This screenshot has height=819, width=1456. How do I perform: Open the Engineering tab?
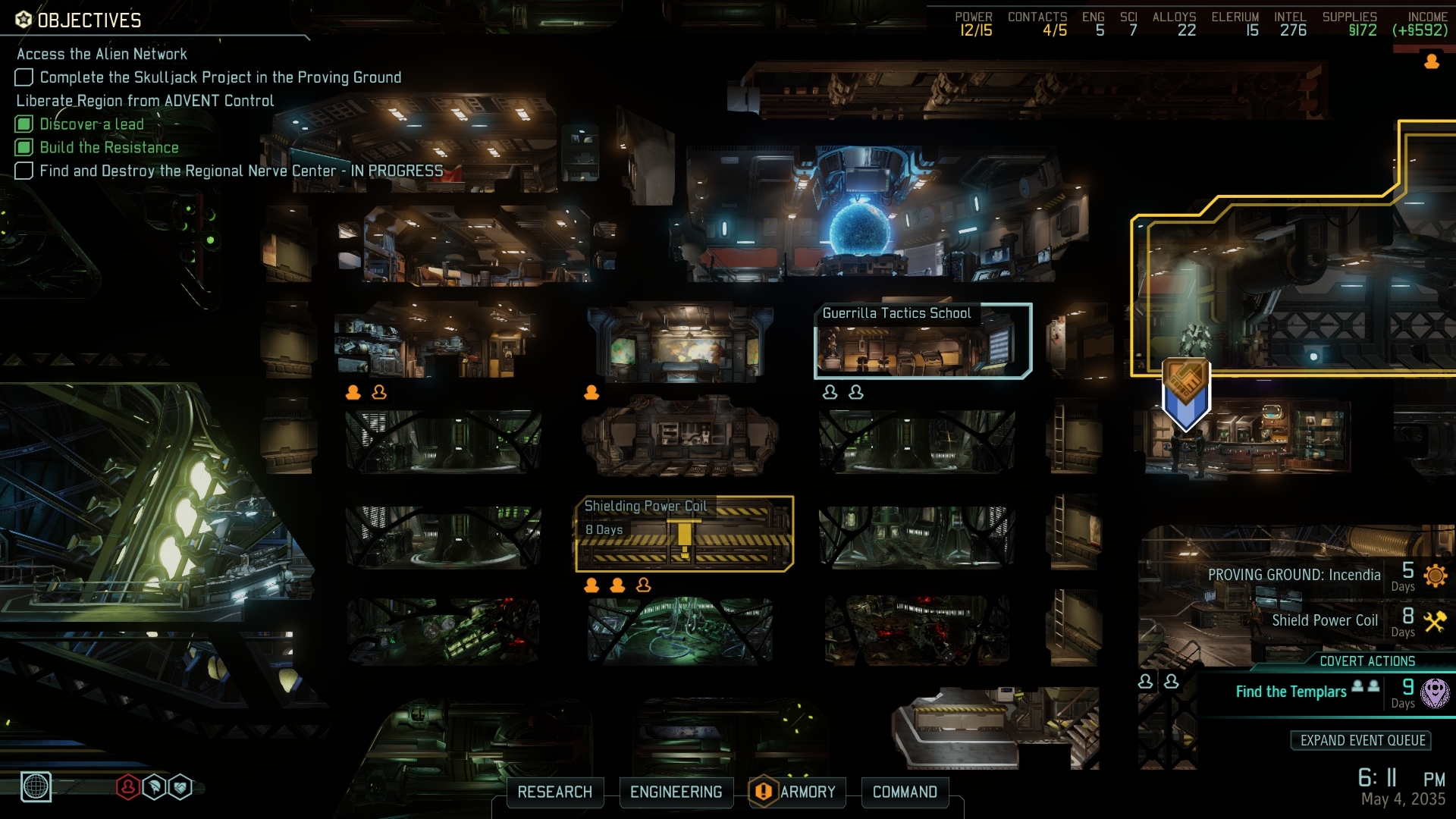[x=676, y=792]
